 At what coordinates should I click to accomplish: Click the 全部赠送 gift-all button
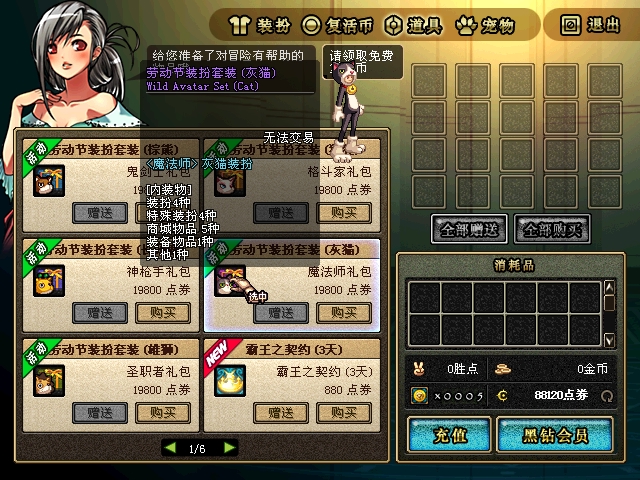(469, 228)
